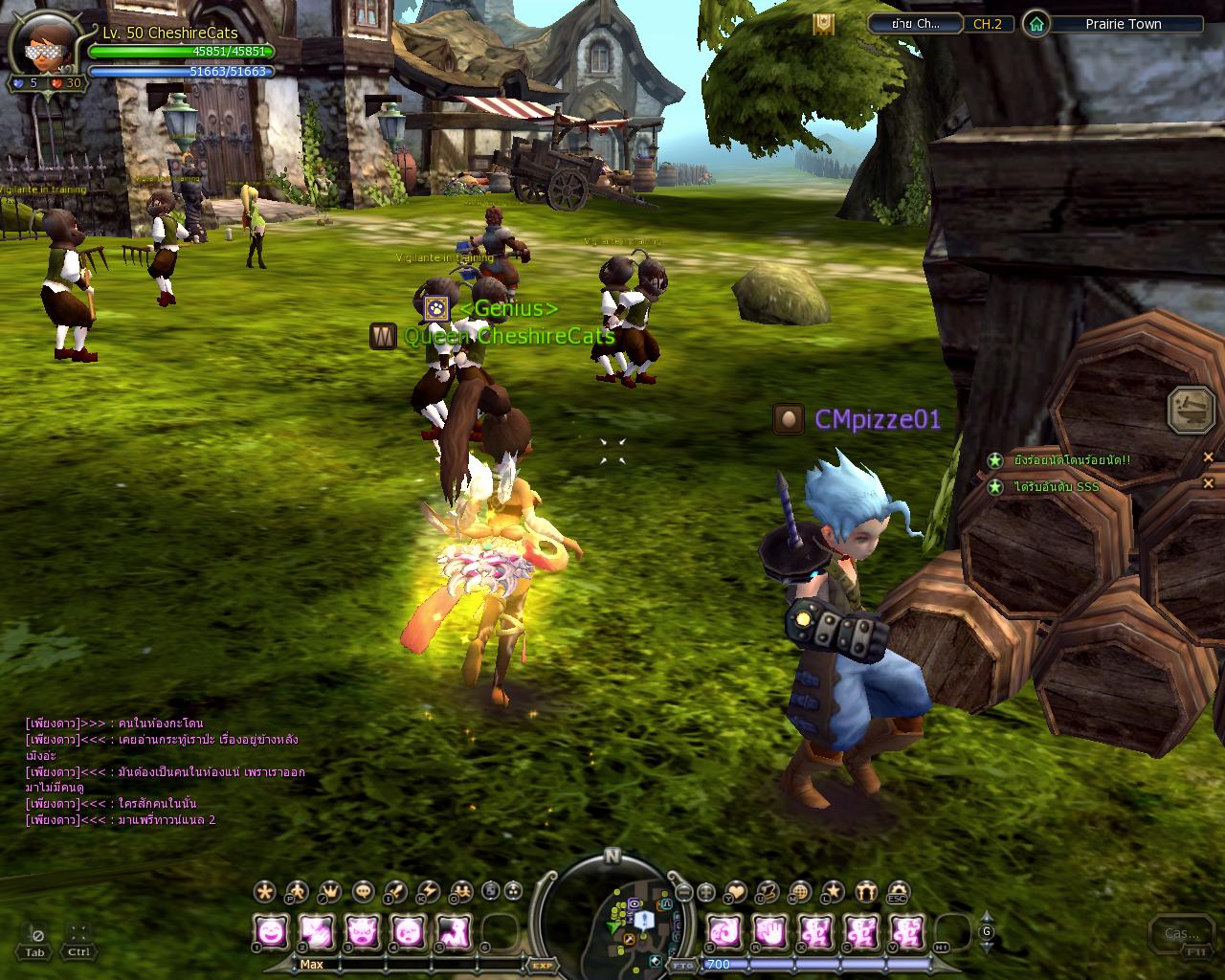Open the system menu marked ESC
The image size is (1225, 980).
tap(898, 892)
